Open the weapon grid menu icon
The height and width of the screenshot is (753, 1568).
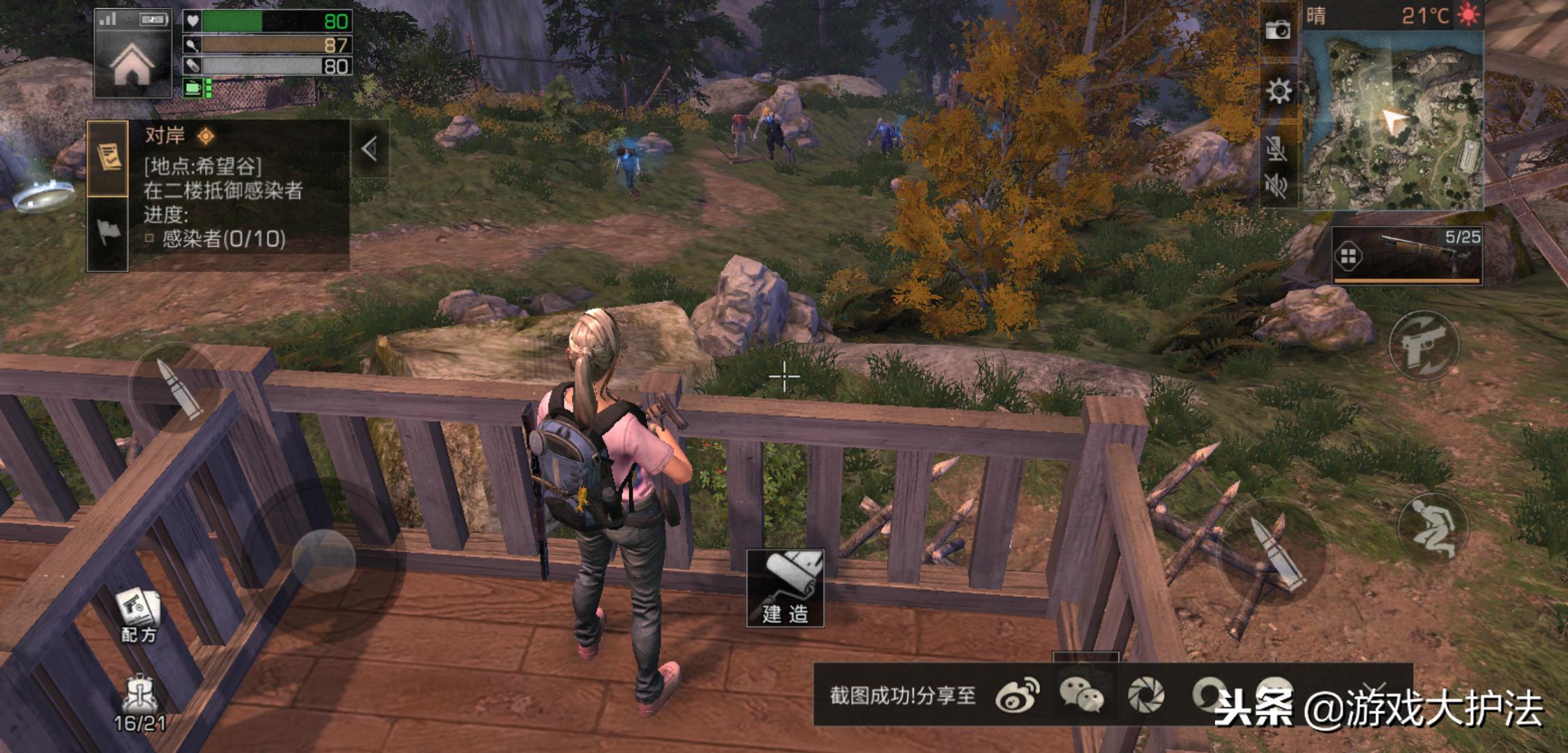(x=1348, y=257)
